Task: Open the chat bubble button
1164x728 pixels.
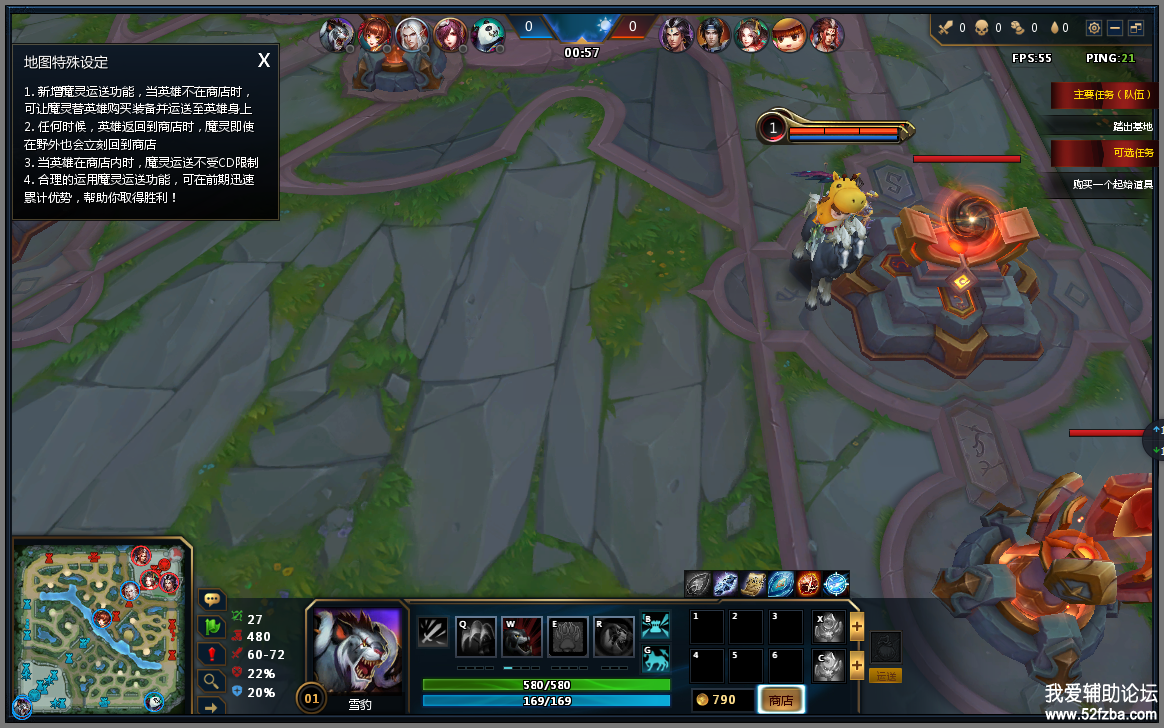Action: pos(212,599)
